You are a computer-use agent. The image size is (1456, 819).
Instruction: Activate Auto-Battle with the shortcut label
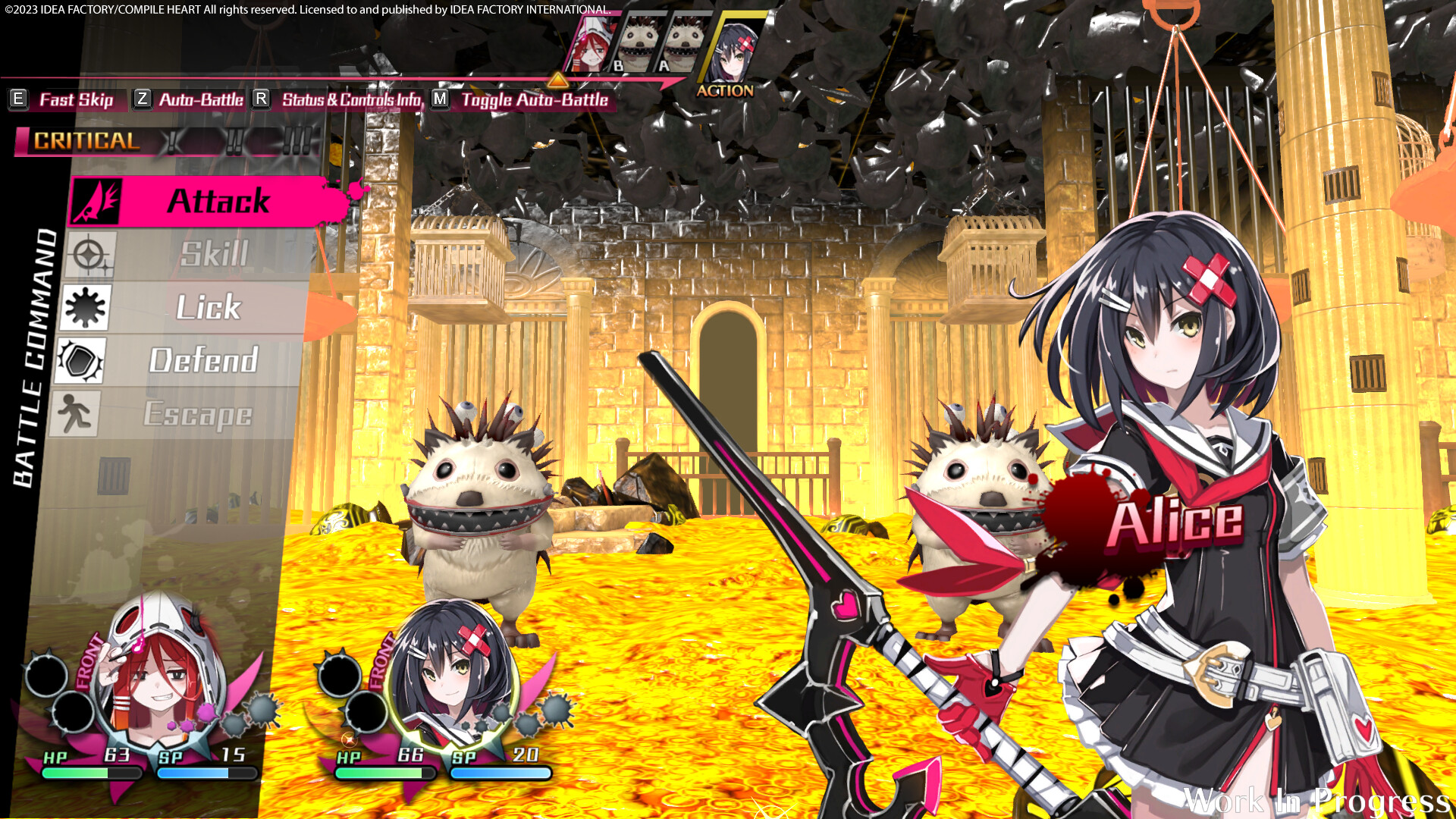point(201,99)
